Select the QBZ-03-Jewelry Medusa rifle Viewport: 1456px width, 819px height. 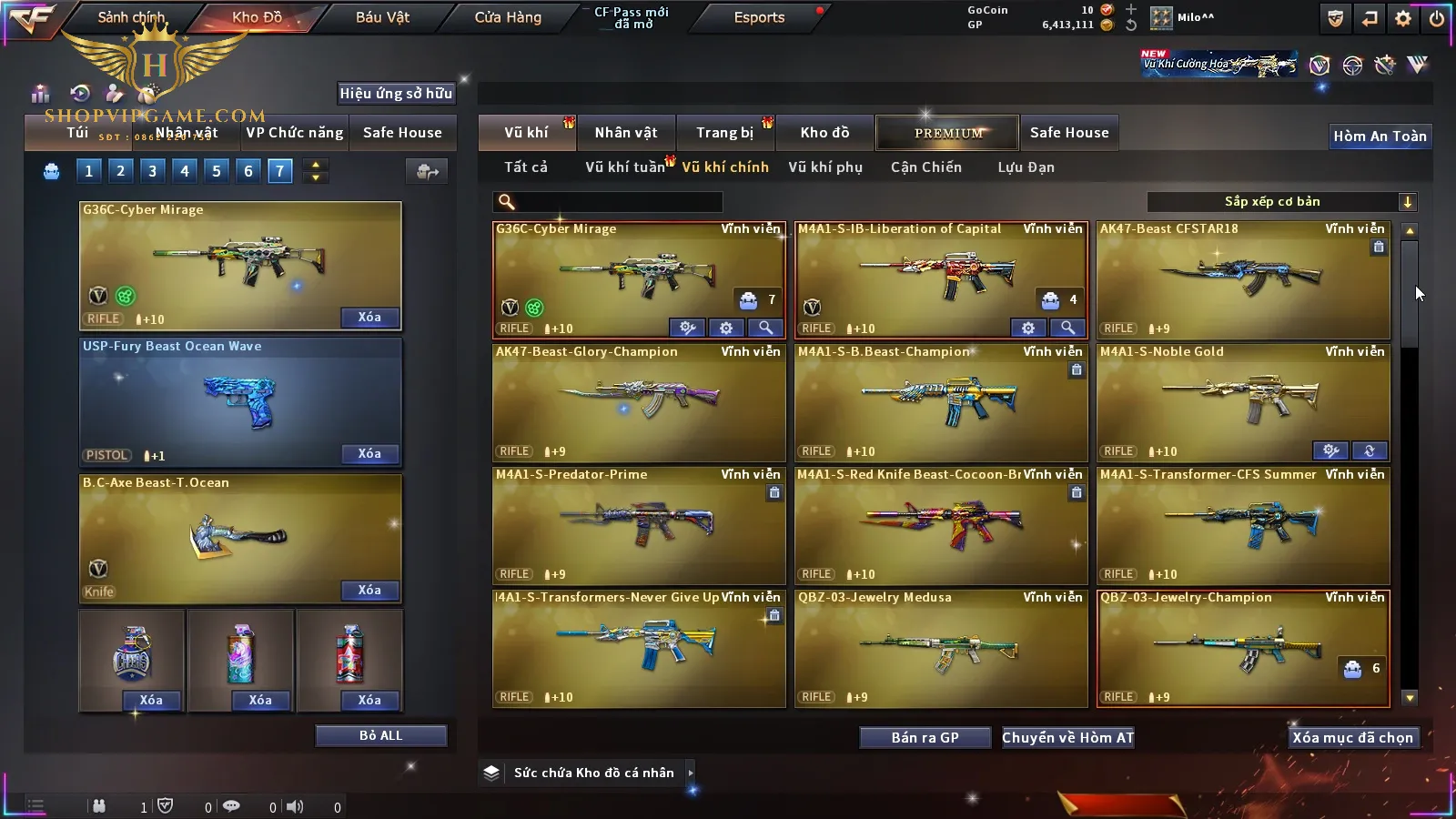(x=941, y=647)
